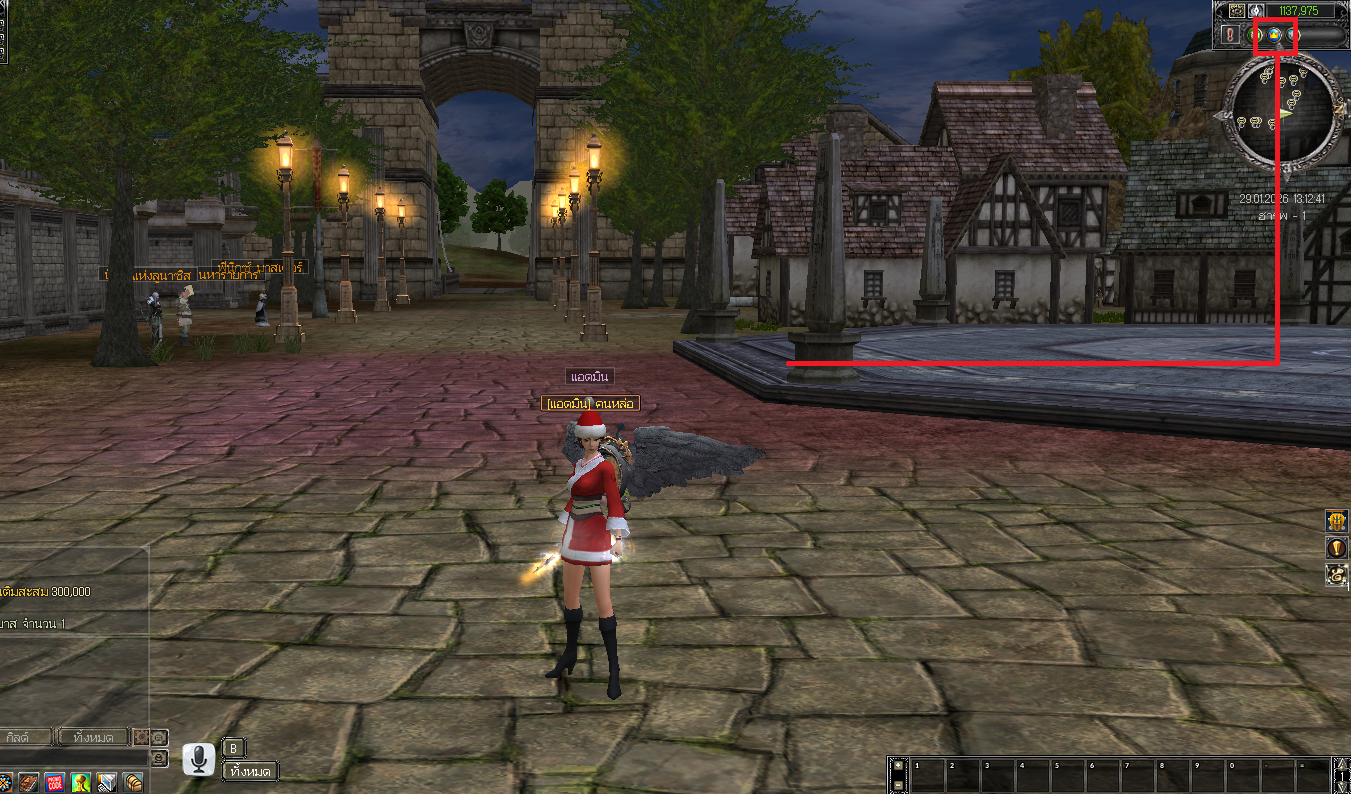Open the red exclamation alert button

click(1228, 35)
